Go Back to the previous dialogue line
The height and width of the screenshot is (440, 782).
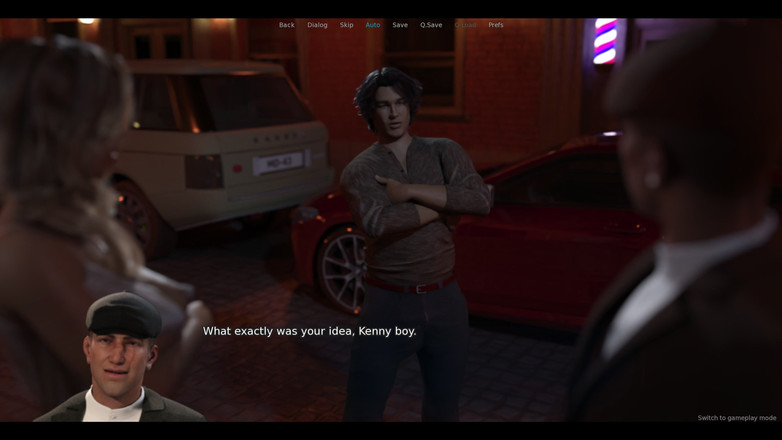[287, 25]
